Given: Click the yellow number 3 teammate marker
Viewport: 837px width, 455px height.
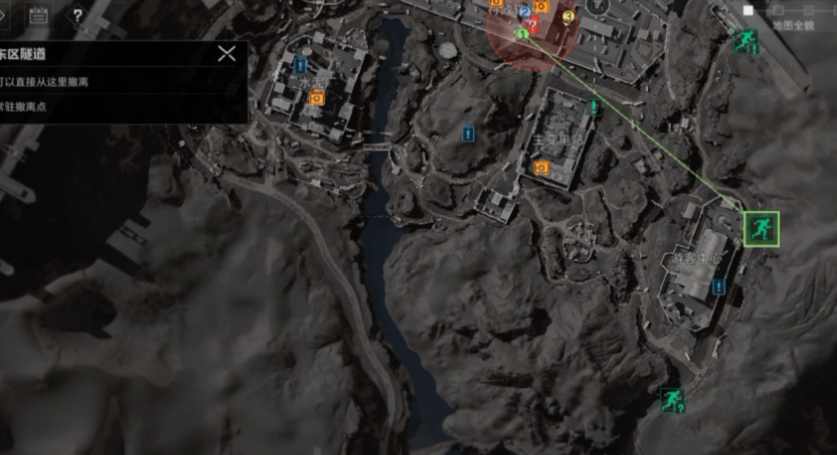Looking at the screenshot, I should 569,16.
